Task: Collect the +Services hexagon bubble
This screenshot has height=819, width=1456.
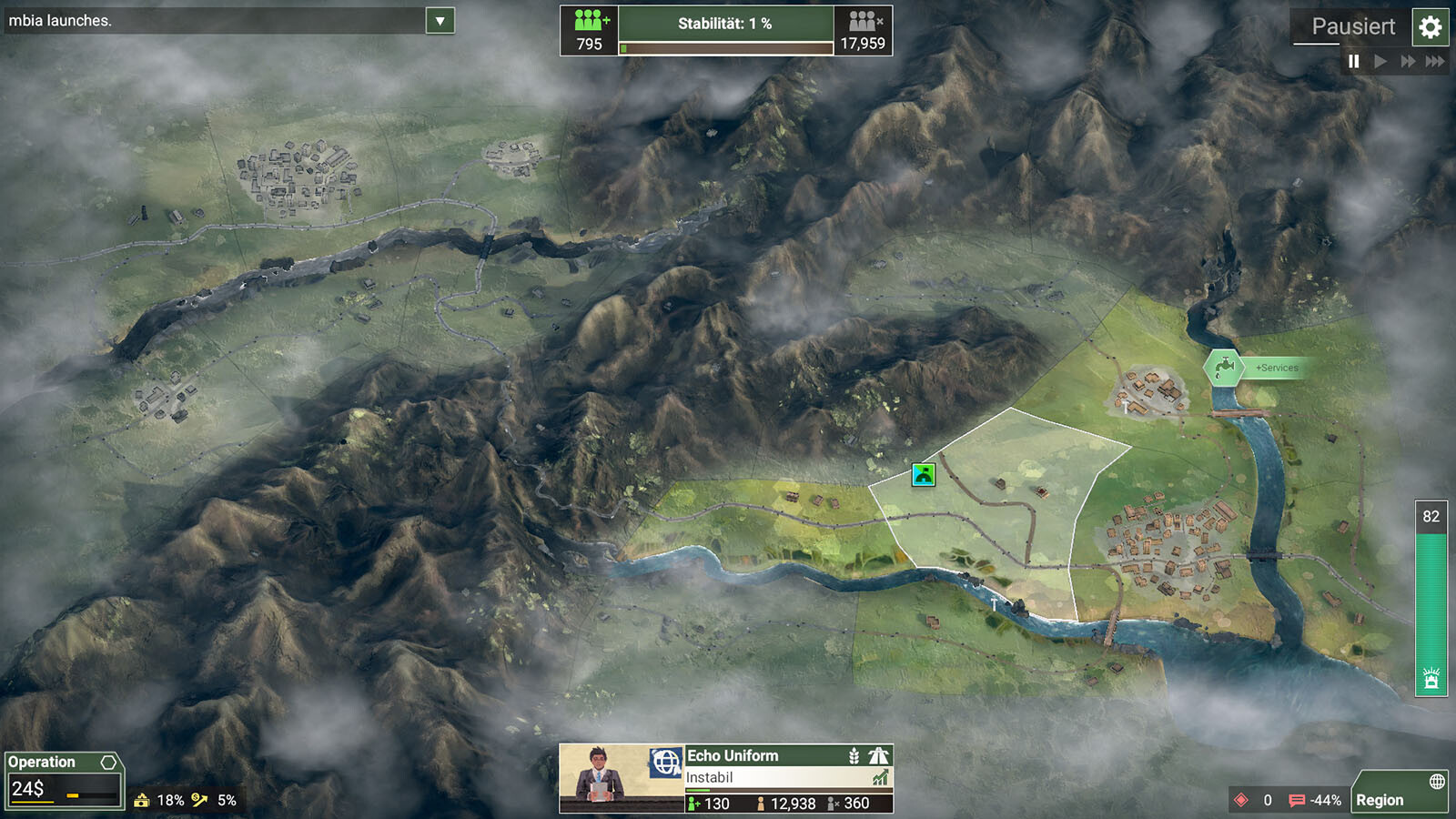Action: coord(1224,368)
